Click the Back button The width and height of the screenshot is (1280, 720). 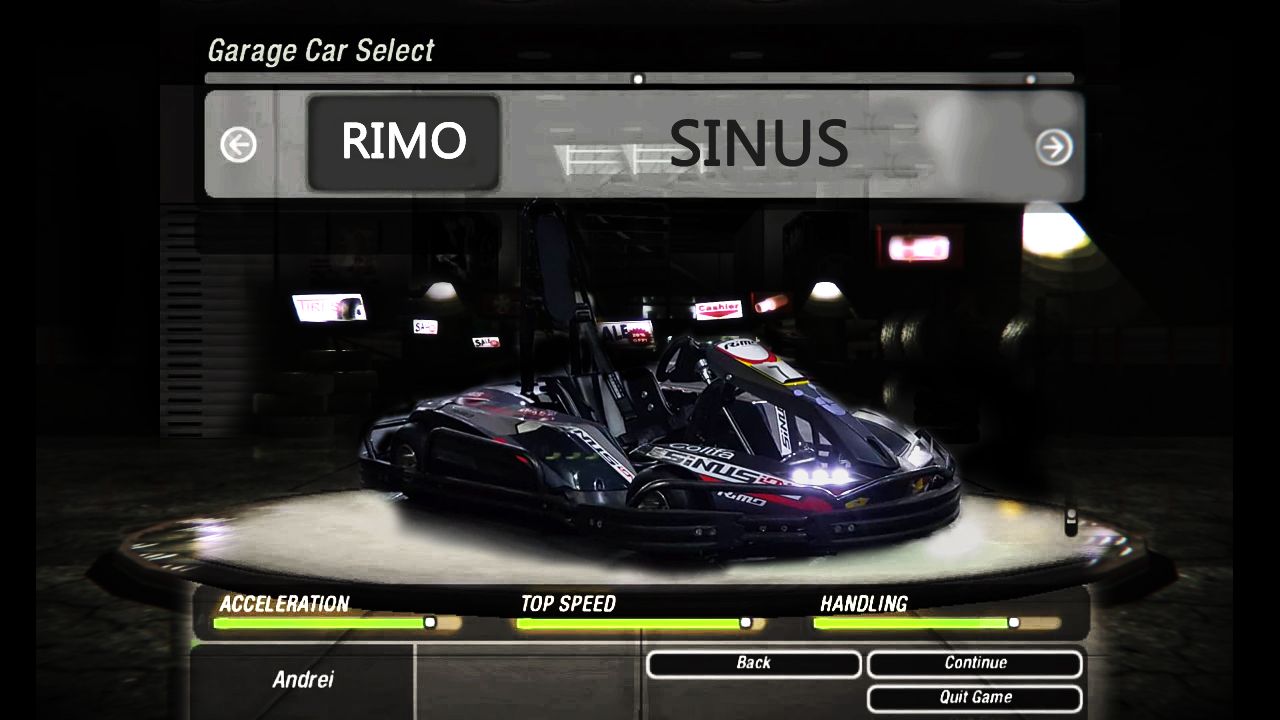[753, 664]
